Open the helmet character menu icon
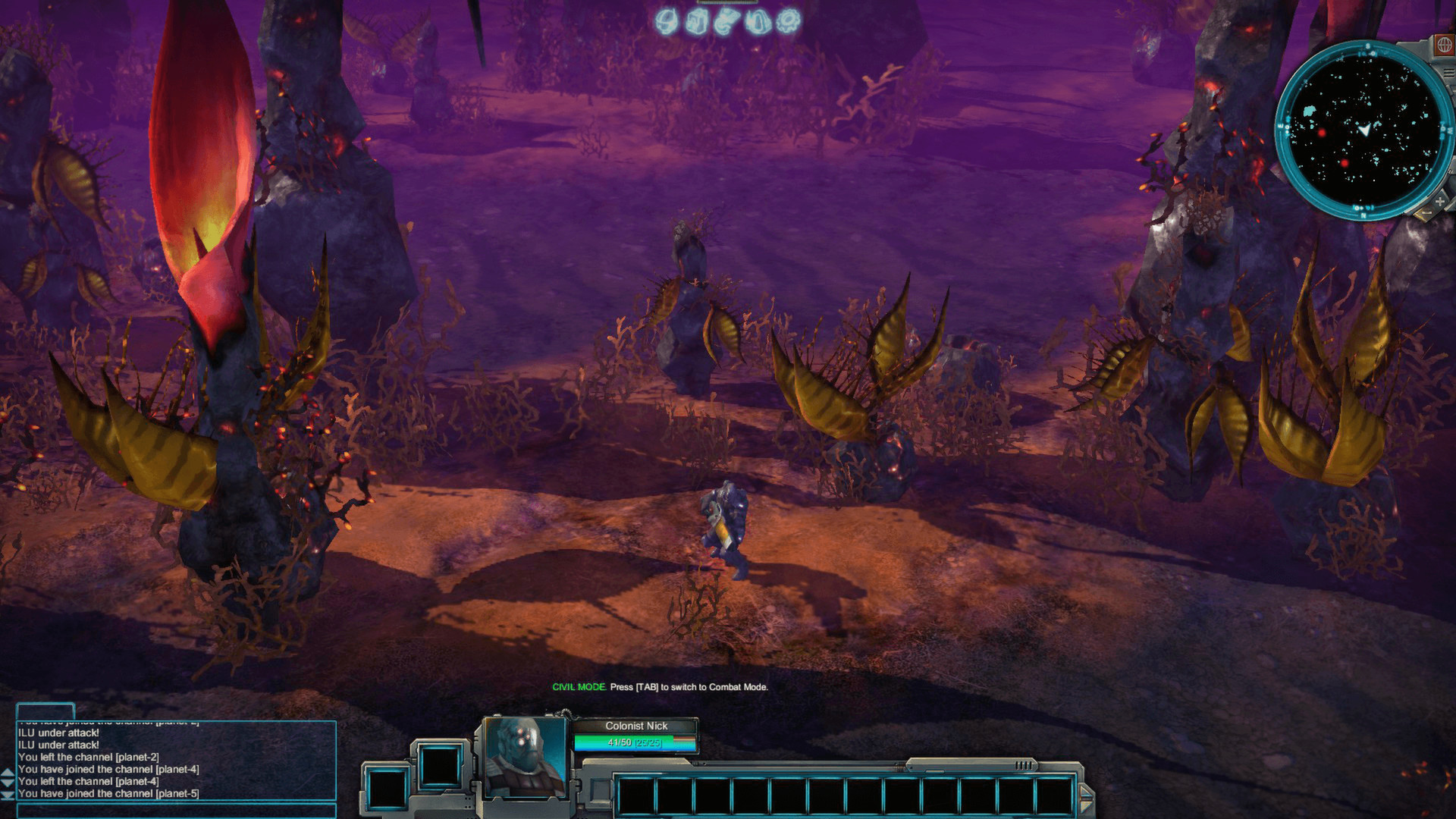Viewport: 1456px width, 819px height. 667,21
